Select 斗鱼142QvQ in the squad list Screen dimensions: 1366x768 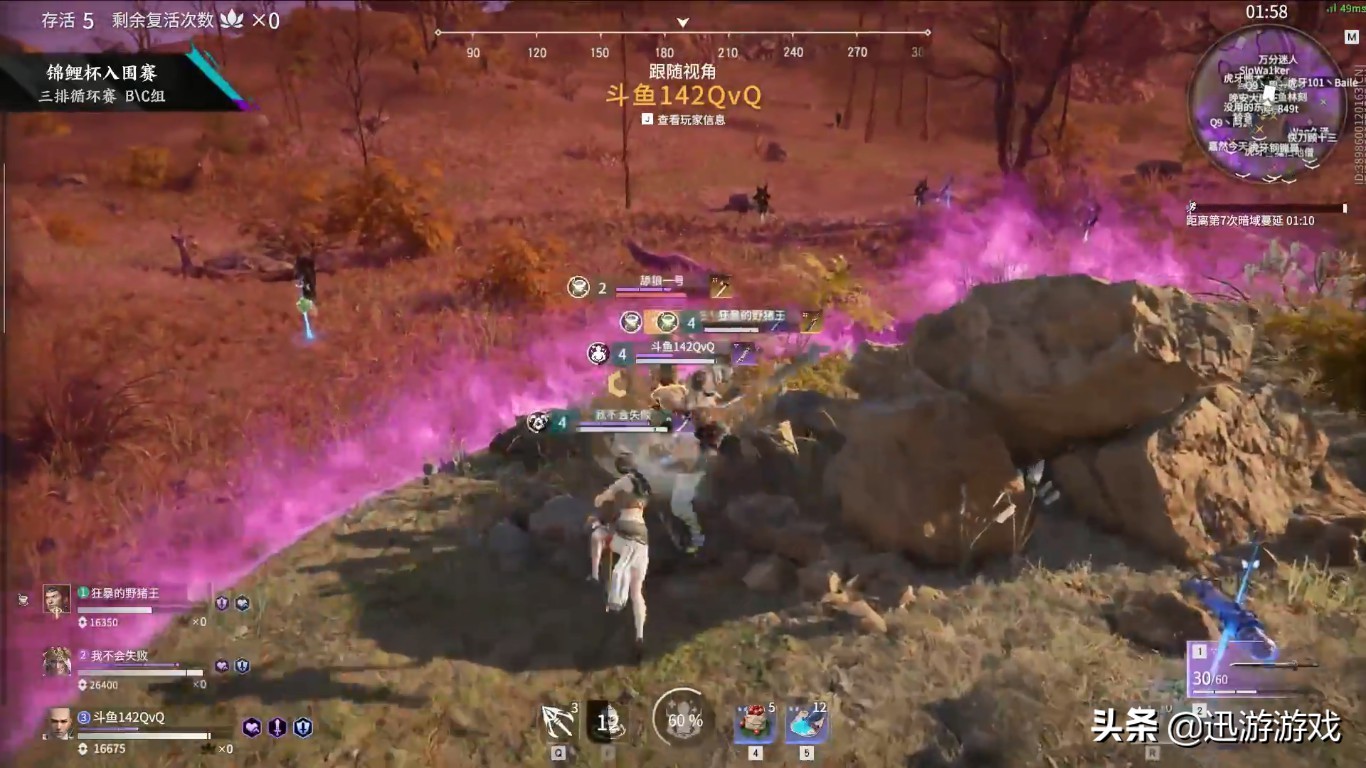coord(128,718)
